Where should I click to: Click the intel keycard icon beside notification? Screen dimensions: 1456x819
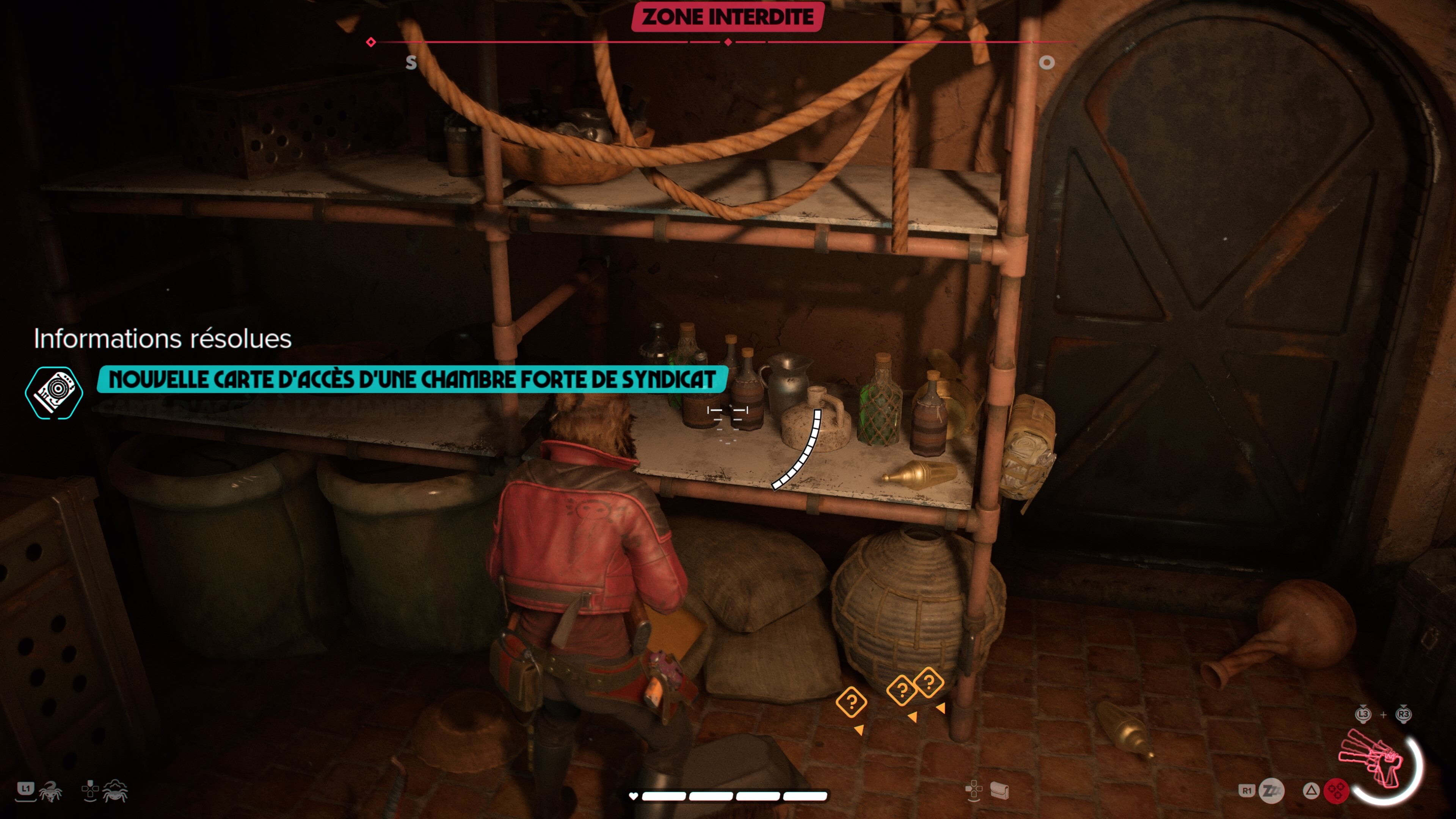(54, 392)
